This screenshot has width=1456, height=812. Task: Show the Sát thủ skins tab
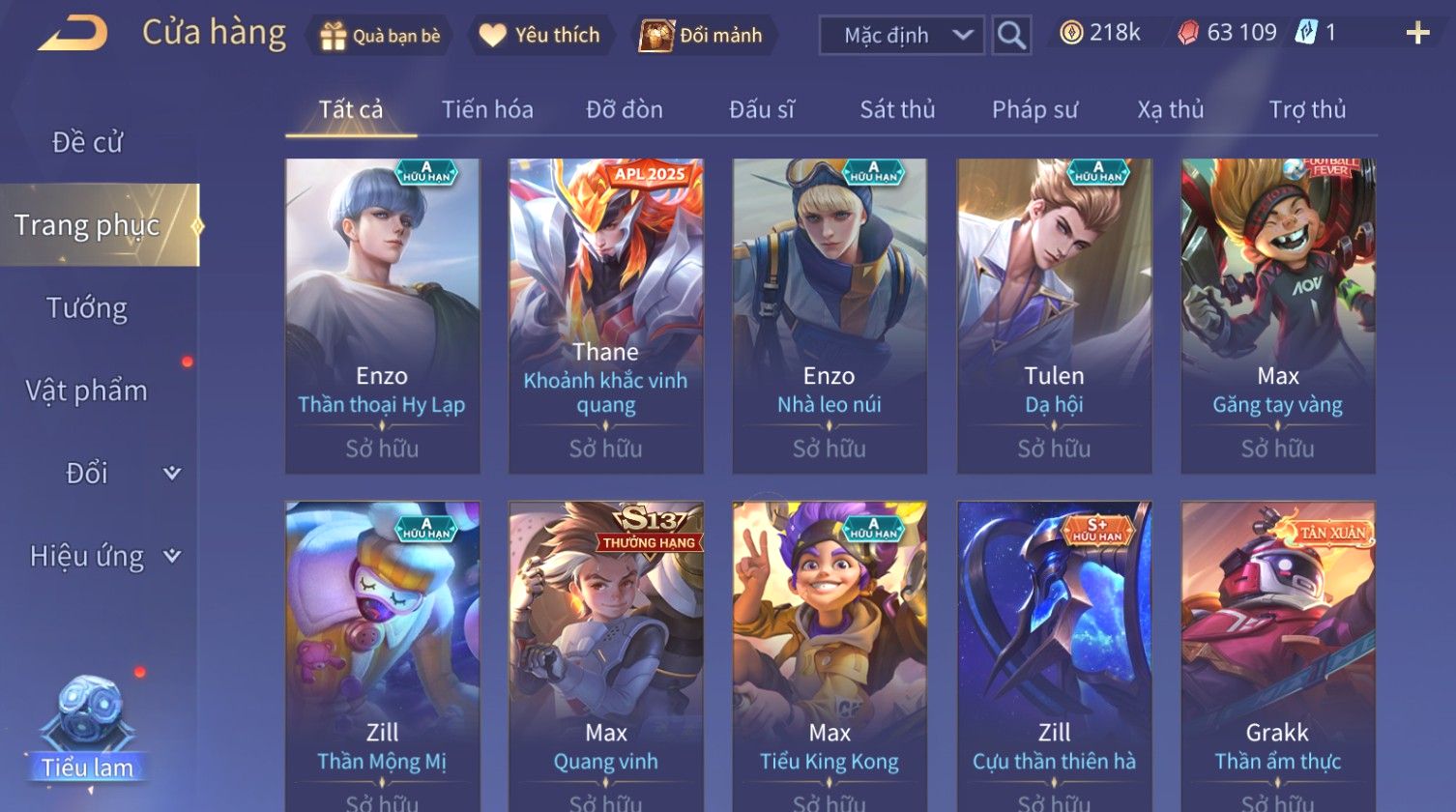(897, 110)
